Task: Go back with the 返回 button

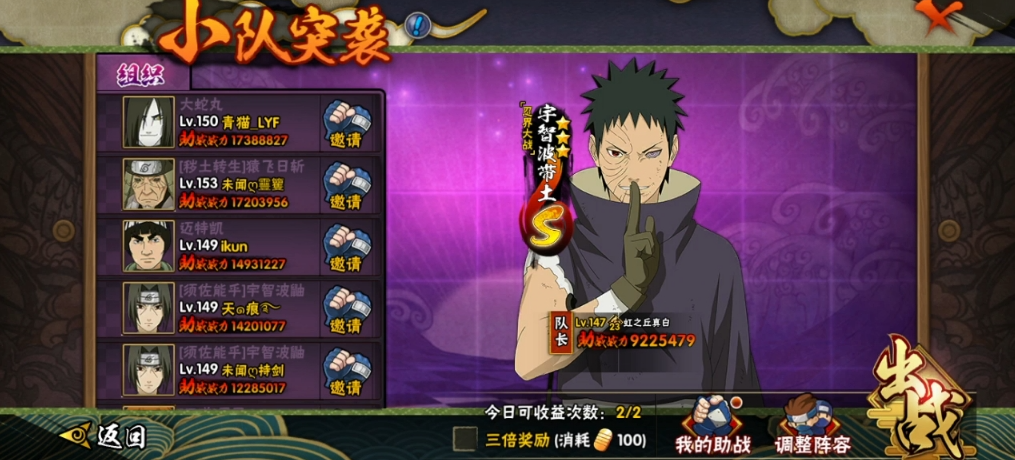Action: click(x=104, y=435)
